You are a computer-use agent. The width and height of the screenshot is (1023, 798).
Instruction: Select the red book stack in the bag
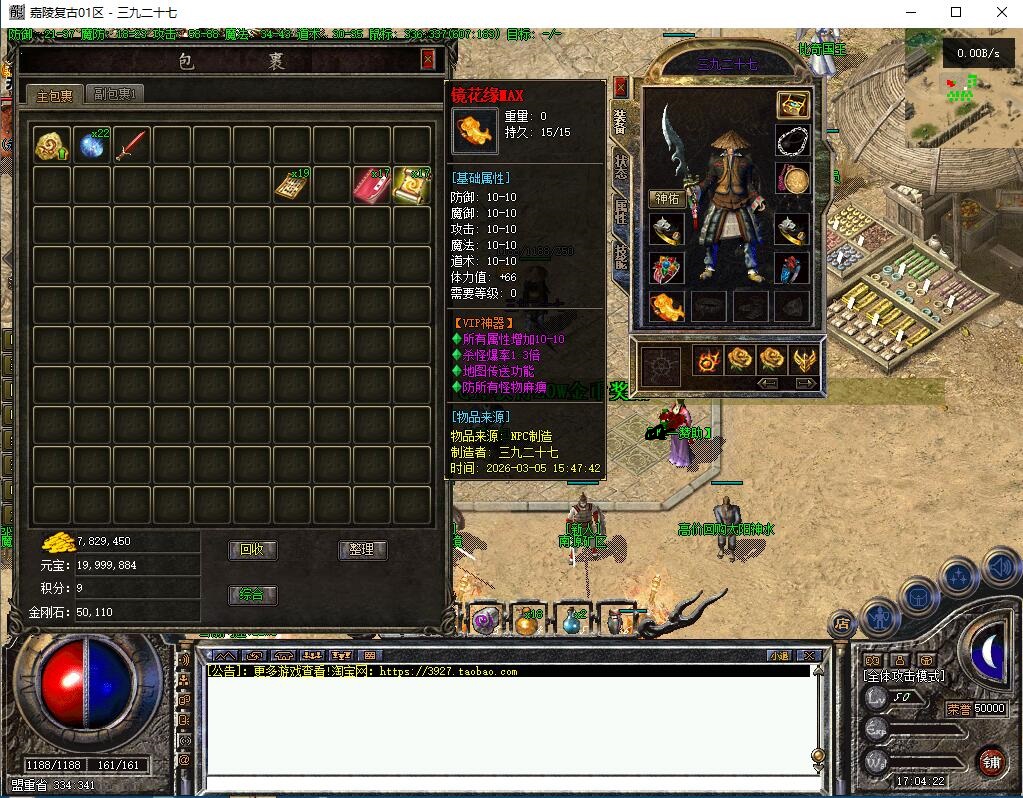point(371,186)
